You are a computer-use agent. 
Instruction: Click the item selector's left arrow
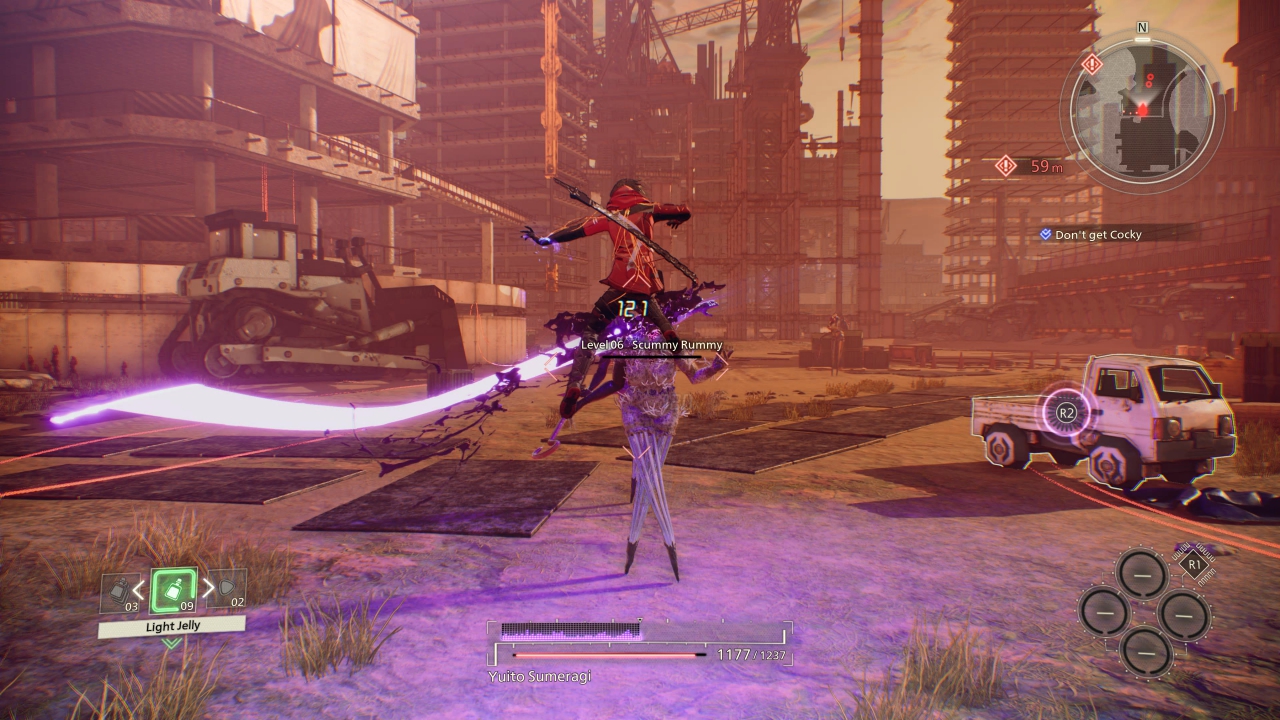140,588
